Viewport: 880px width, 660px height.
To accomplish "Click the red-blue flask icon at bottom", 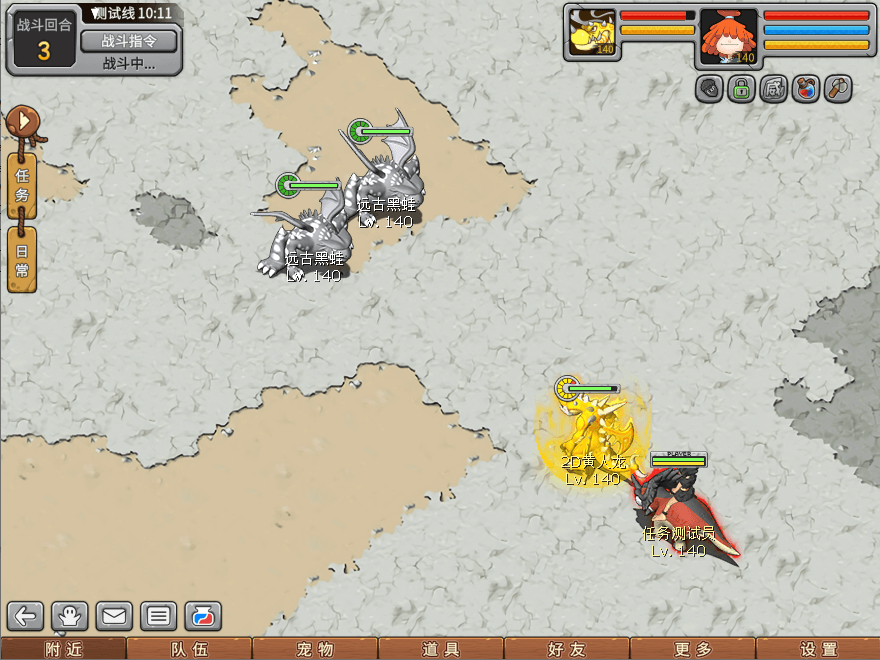I will pyautogui.click(x=203, y=616).
